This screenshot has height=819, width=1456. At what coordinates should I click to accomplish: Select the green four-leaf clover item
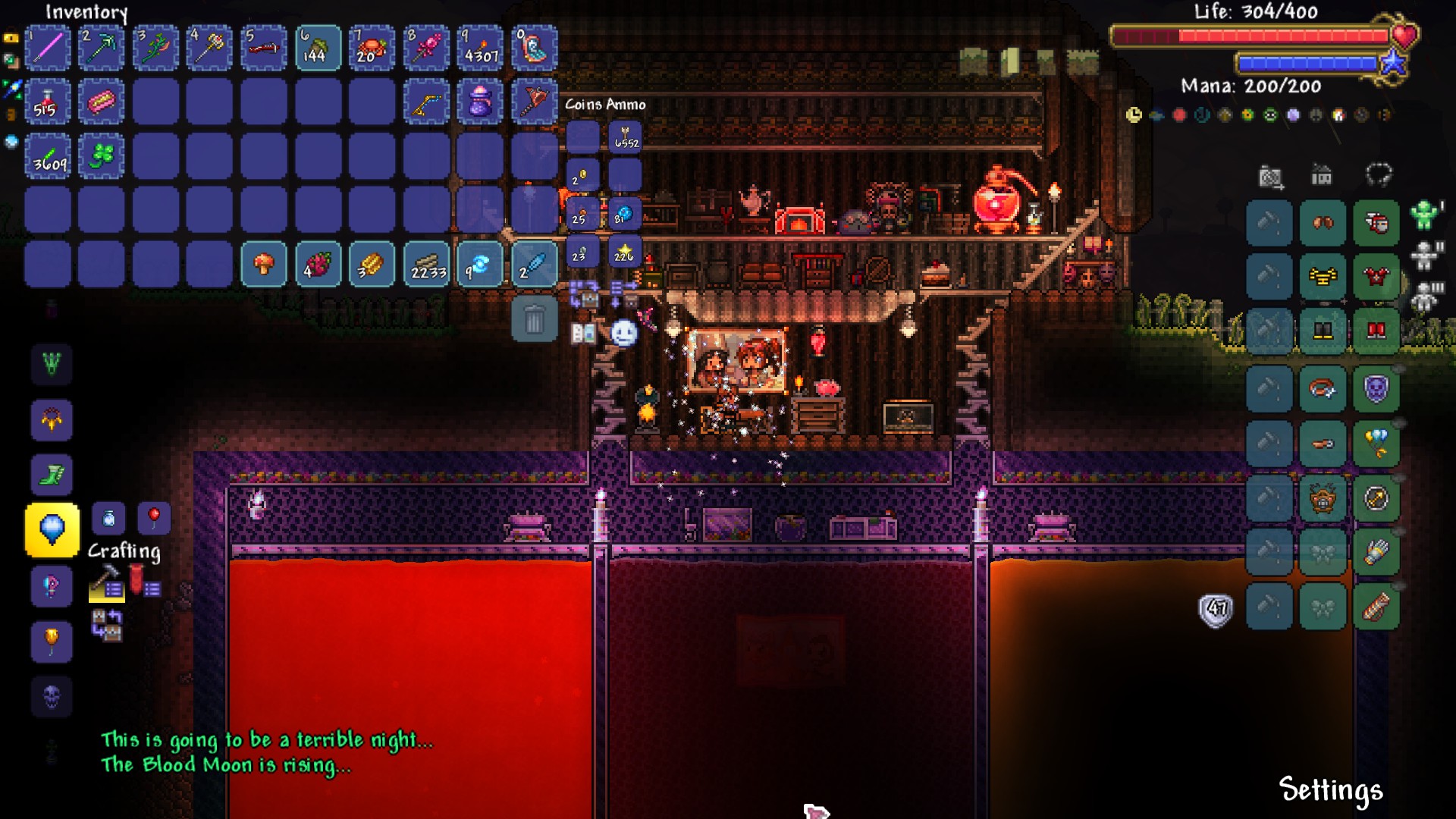click(x=102, y=156)
